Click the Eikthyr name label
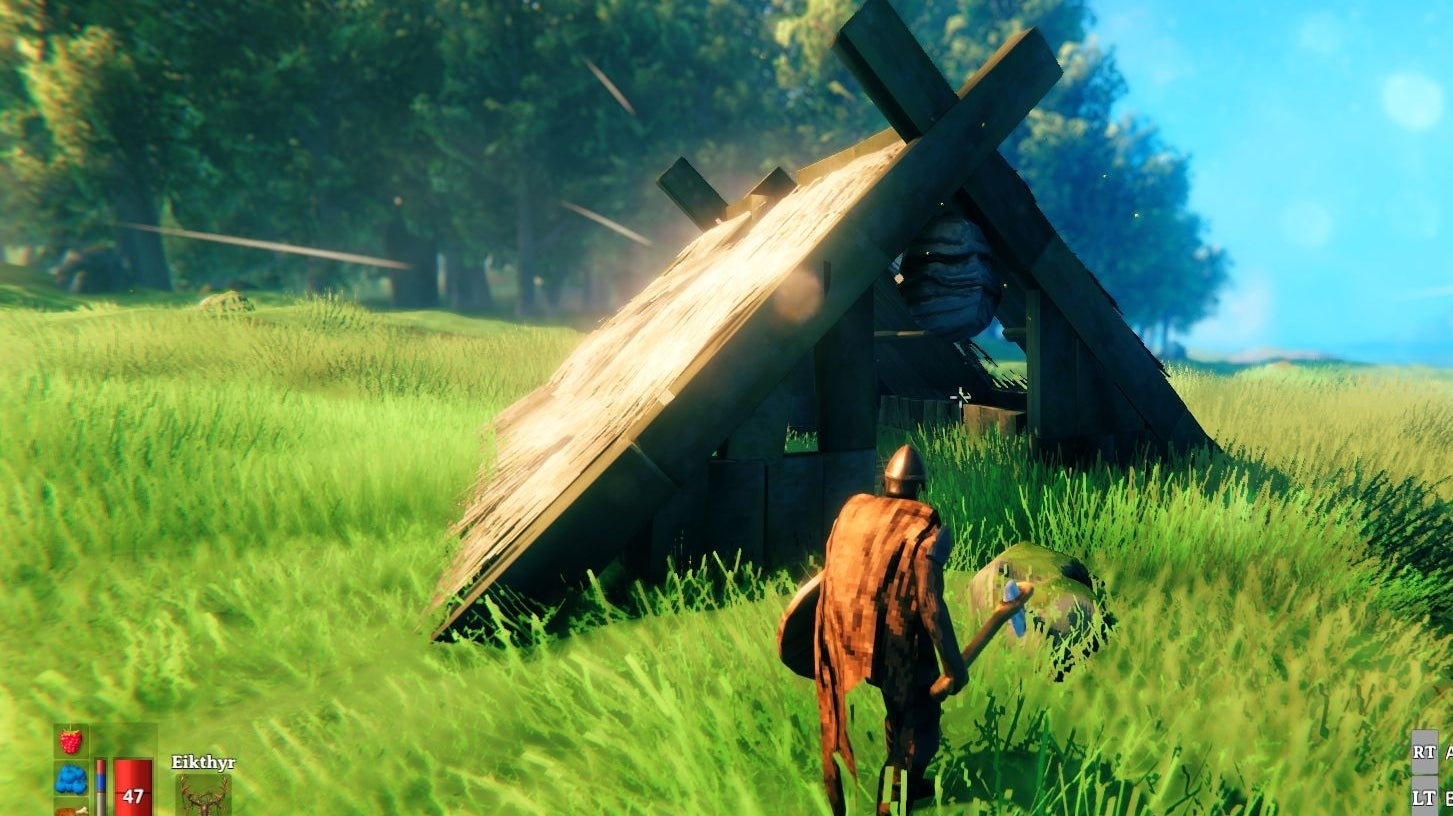 tap(203, 760)
